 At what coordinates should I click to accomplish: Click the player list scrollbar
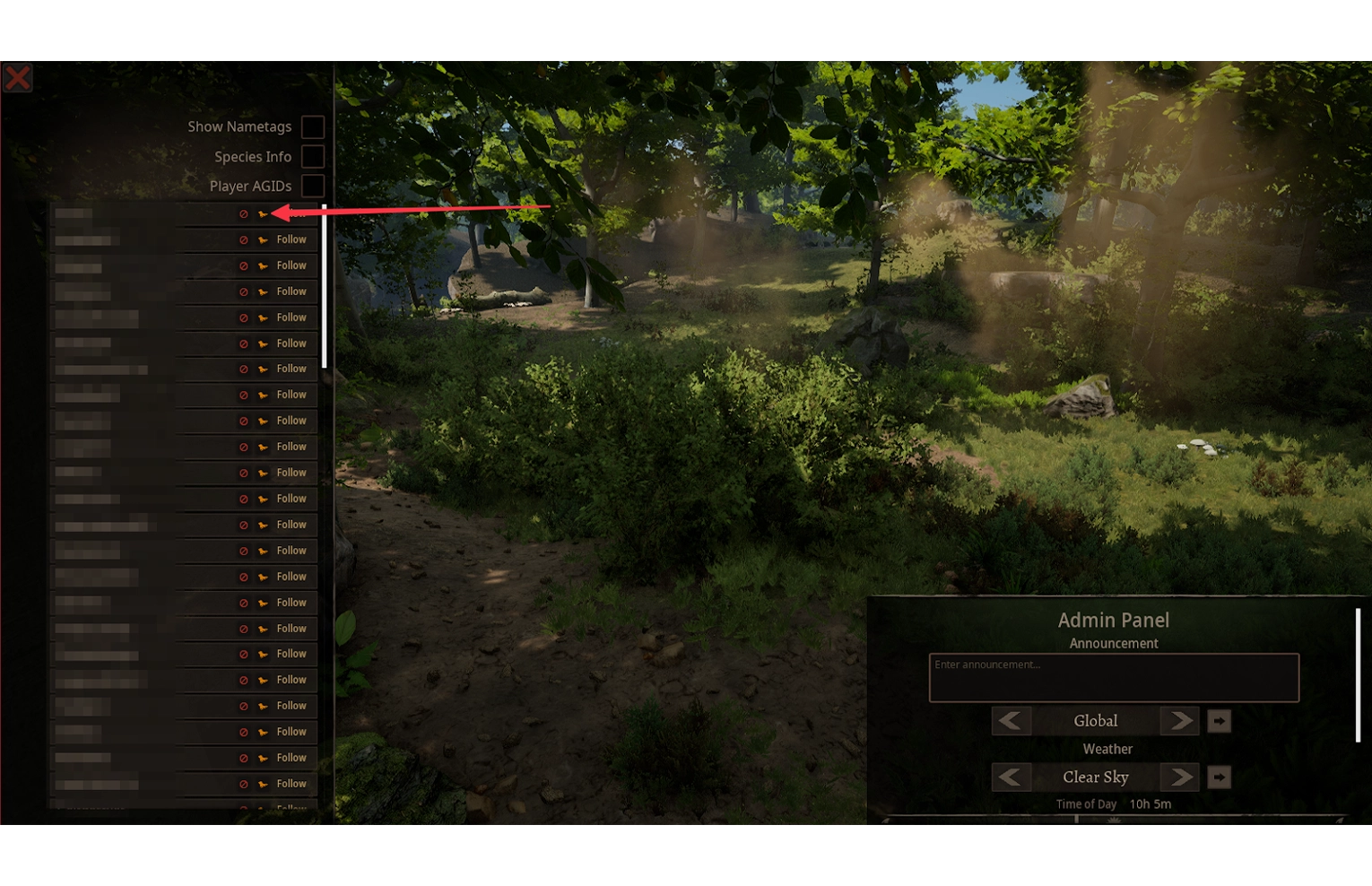[324, 287]
